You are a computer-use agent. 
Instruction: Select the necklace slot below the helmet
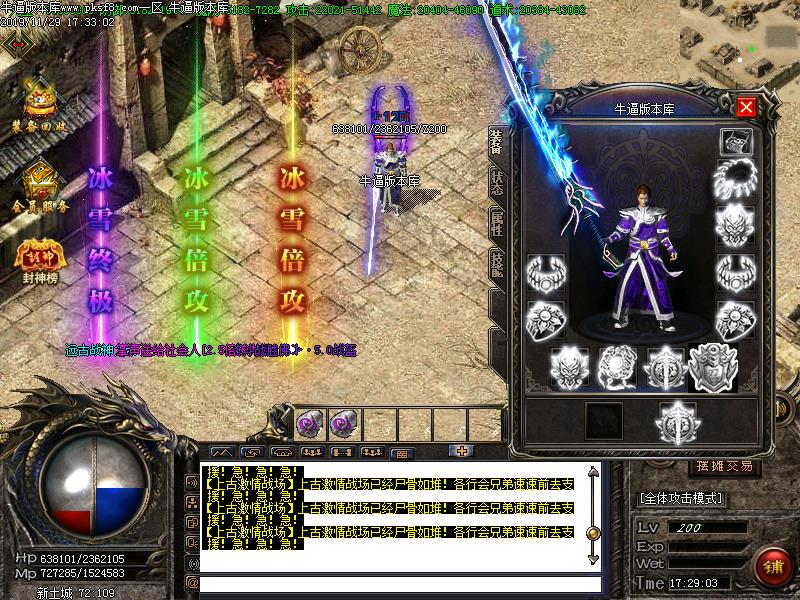736,182
